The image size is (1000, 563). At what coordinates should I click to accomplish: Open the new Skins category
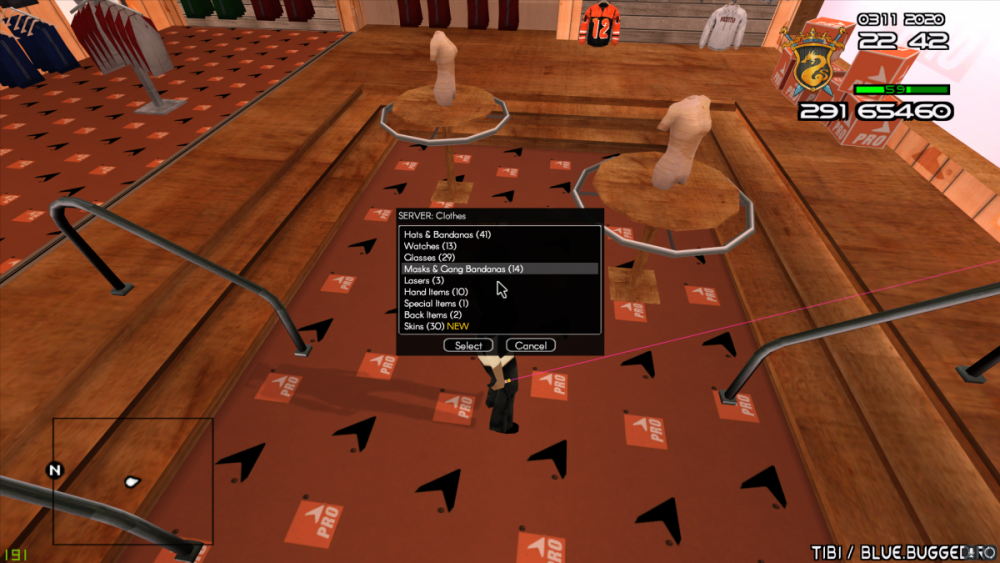(x=436, y=326)
